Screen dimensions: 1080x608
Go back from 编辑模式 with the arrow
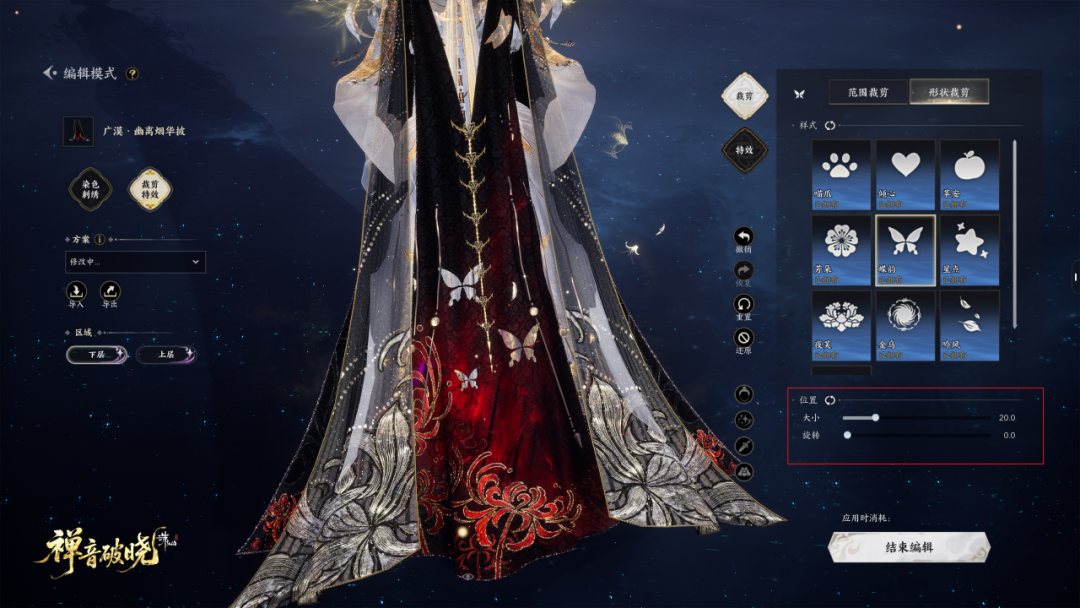tap(49, 73)
